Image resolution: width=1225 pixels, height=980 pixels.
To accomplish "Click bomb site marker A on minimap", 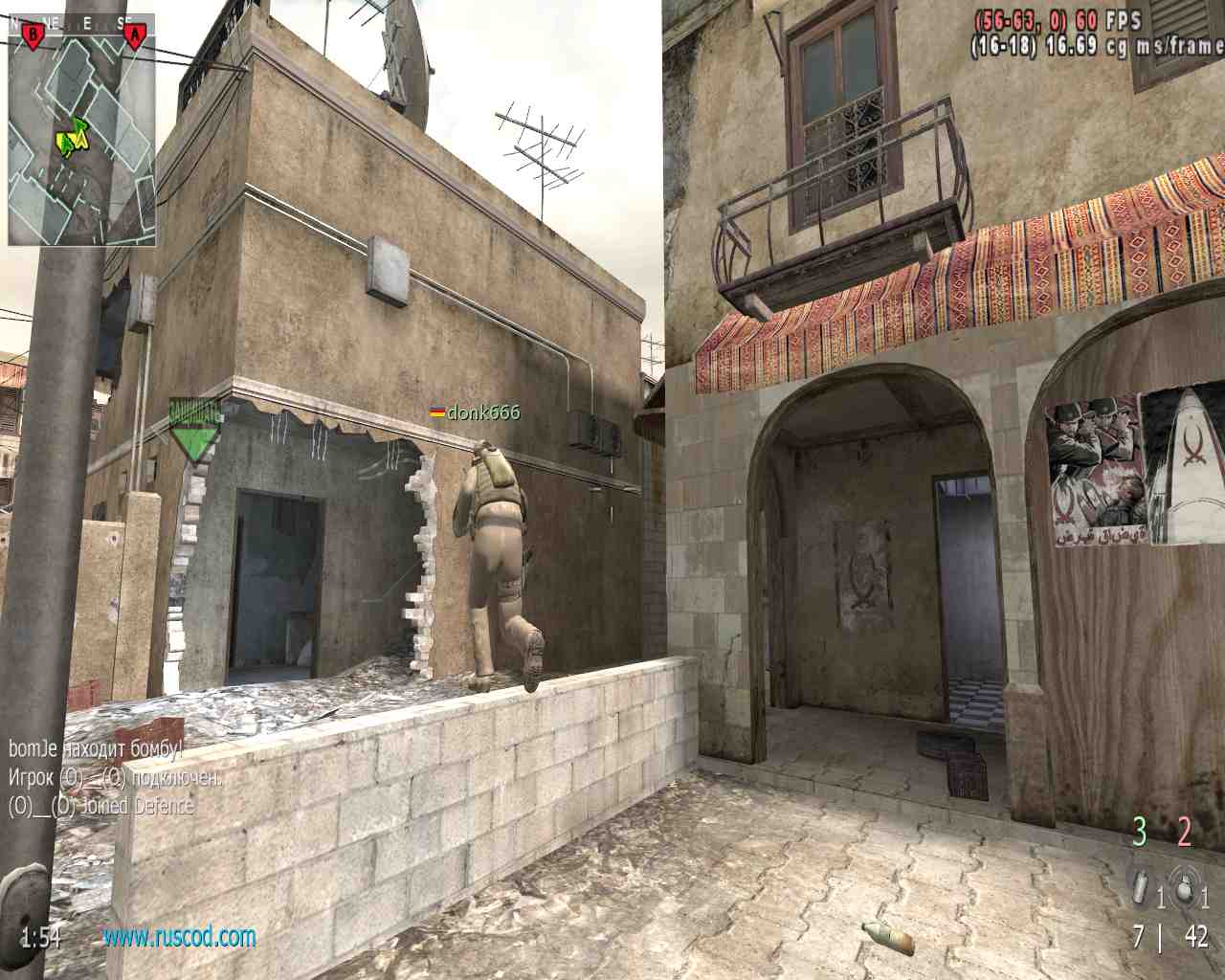I will 134,32.
